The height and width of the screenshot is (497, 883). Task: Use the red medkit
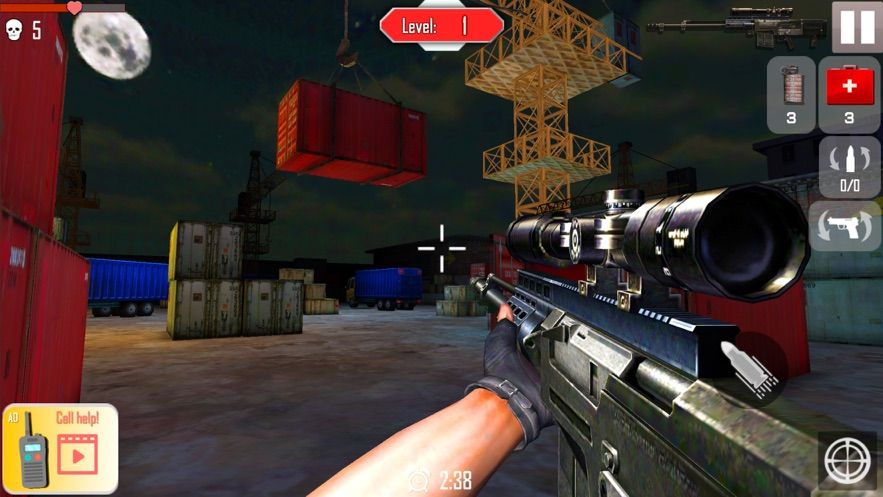(849, 94)
